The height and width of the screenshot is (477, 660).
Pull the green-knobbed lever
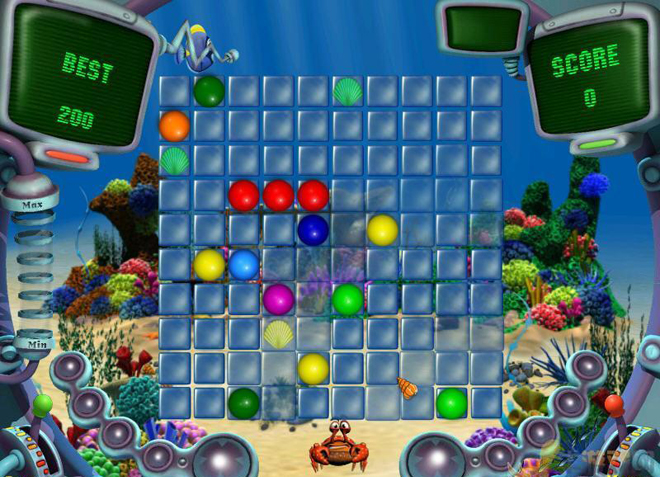tap(42, 406)
